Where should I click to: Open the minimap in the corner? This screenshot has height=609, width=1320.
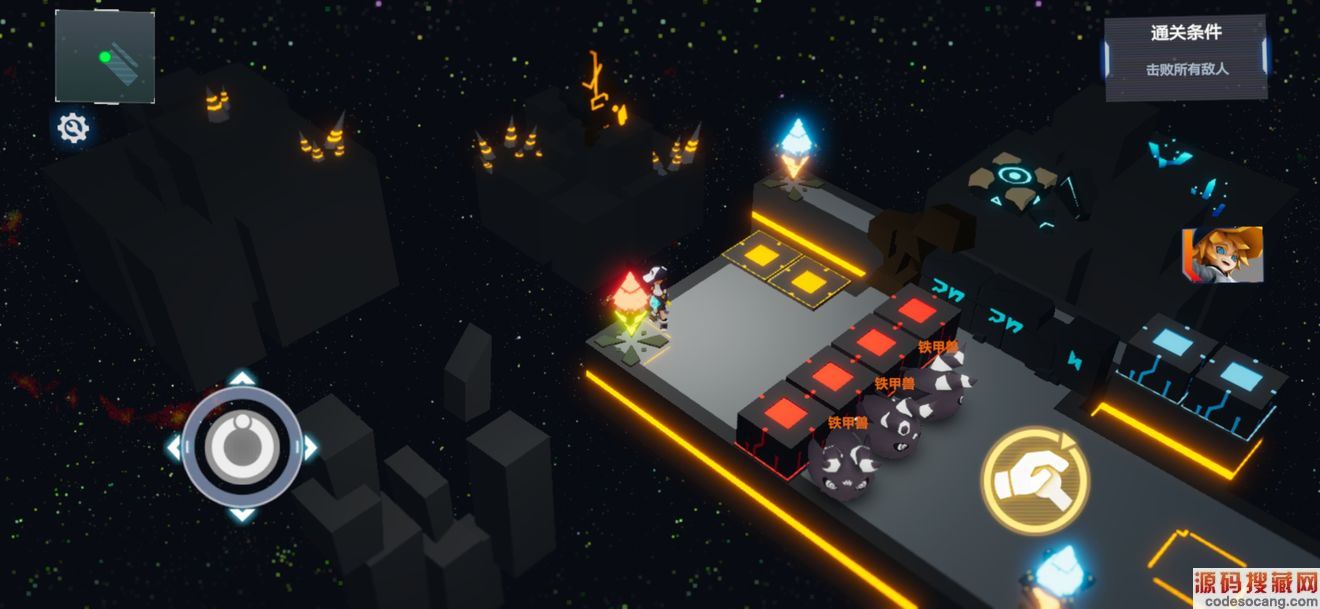coord(105,56)
